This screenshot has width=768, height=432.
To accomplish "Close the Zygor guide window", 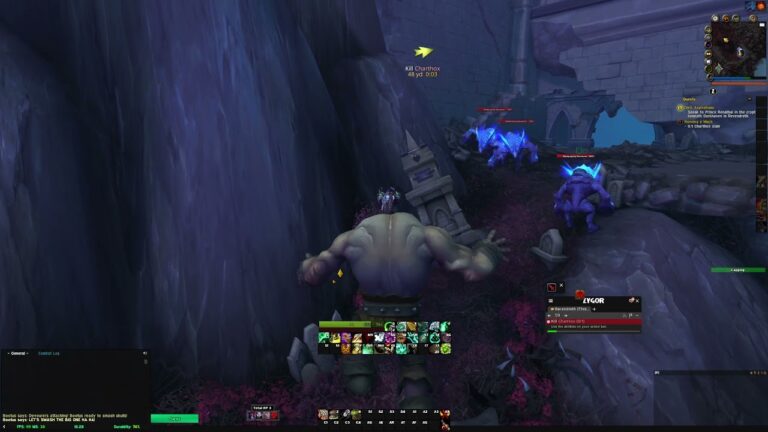I will [636, 300].
